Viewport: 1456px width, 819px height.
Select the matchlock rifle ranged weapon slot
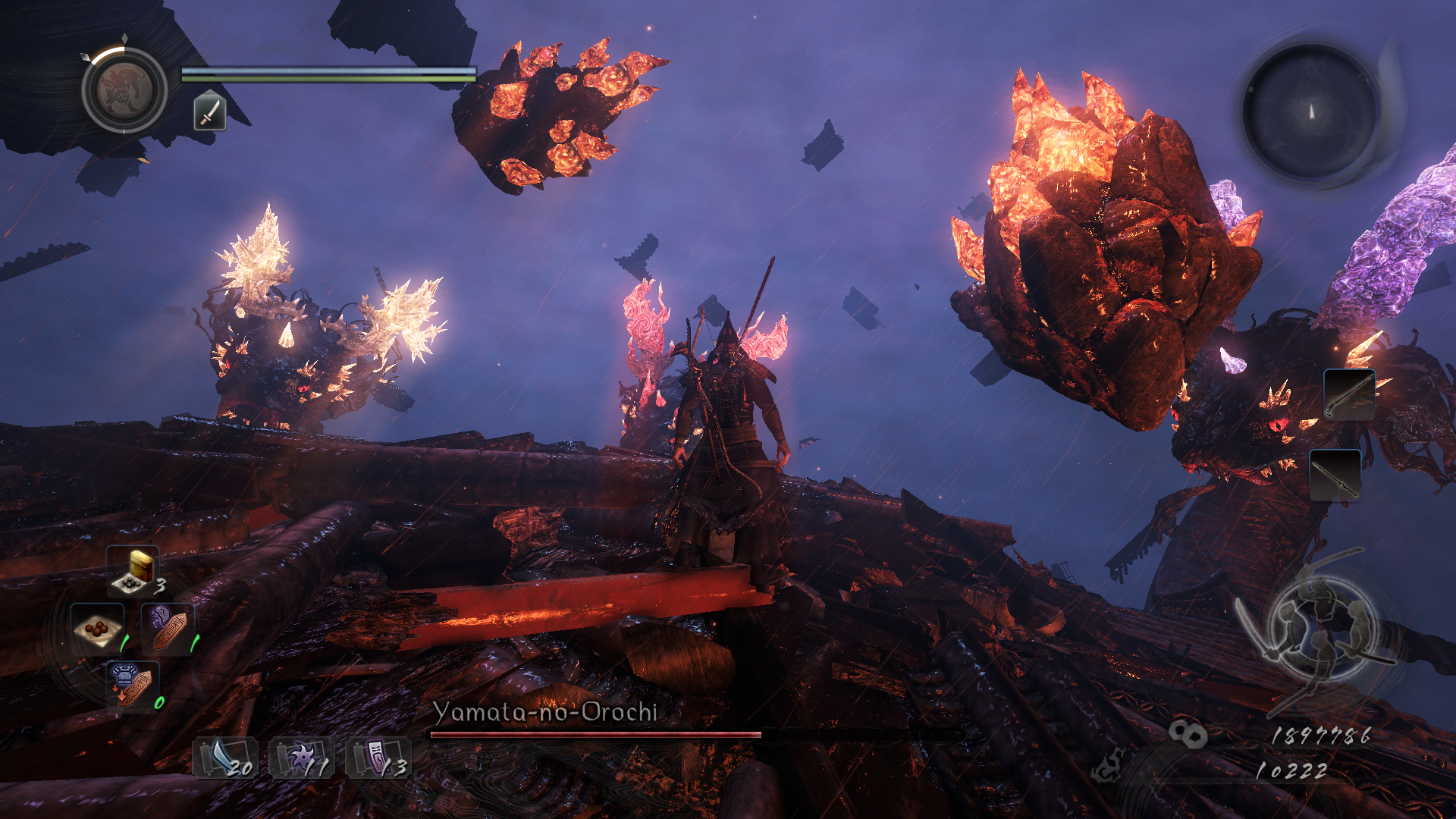click(1350, 394)
